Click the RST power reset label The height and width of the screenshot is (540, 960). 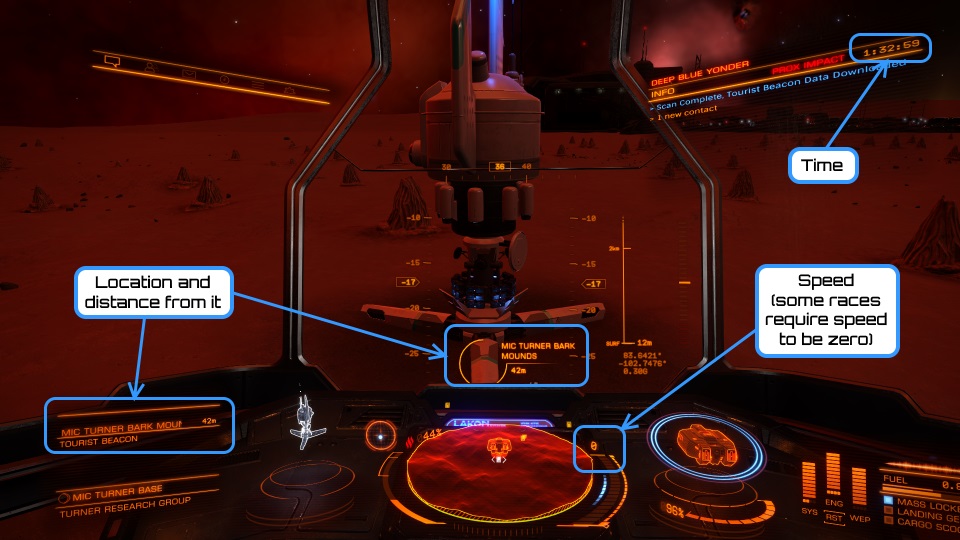tap(835, 518)
